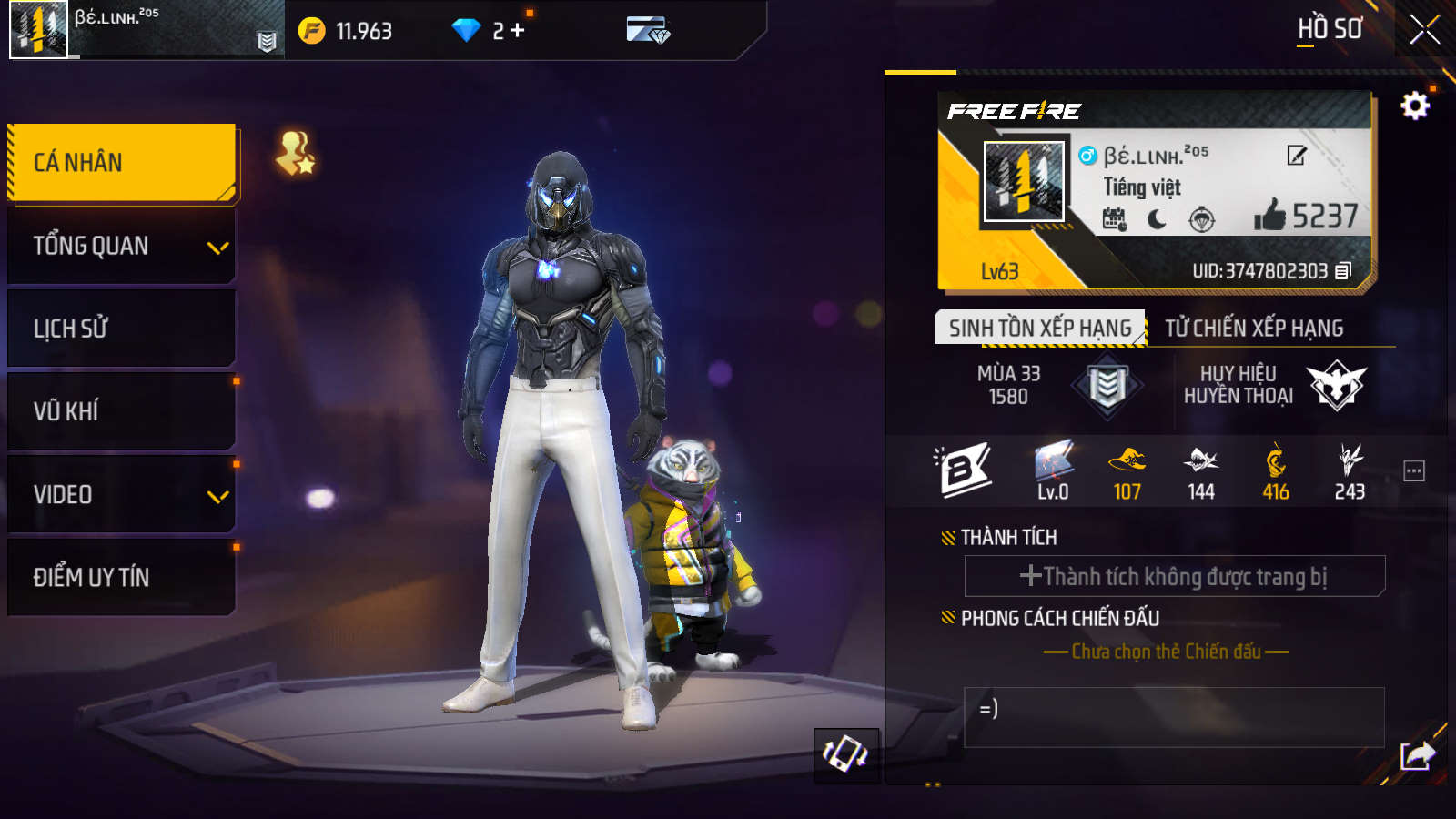1456x819 pixels.
Task: Open the LỊCH SỬ history page
Action: tap(122, 329)
